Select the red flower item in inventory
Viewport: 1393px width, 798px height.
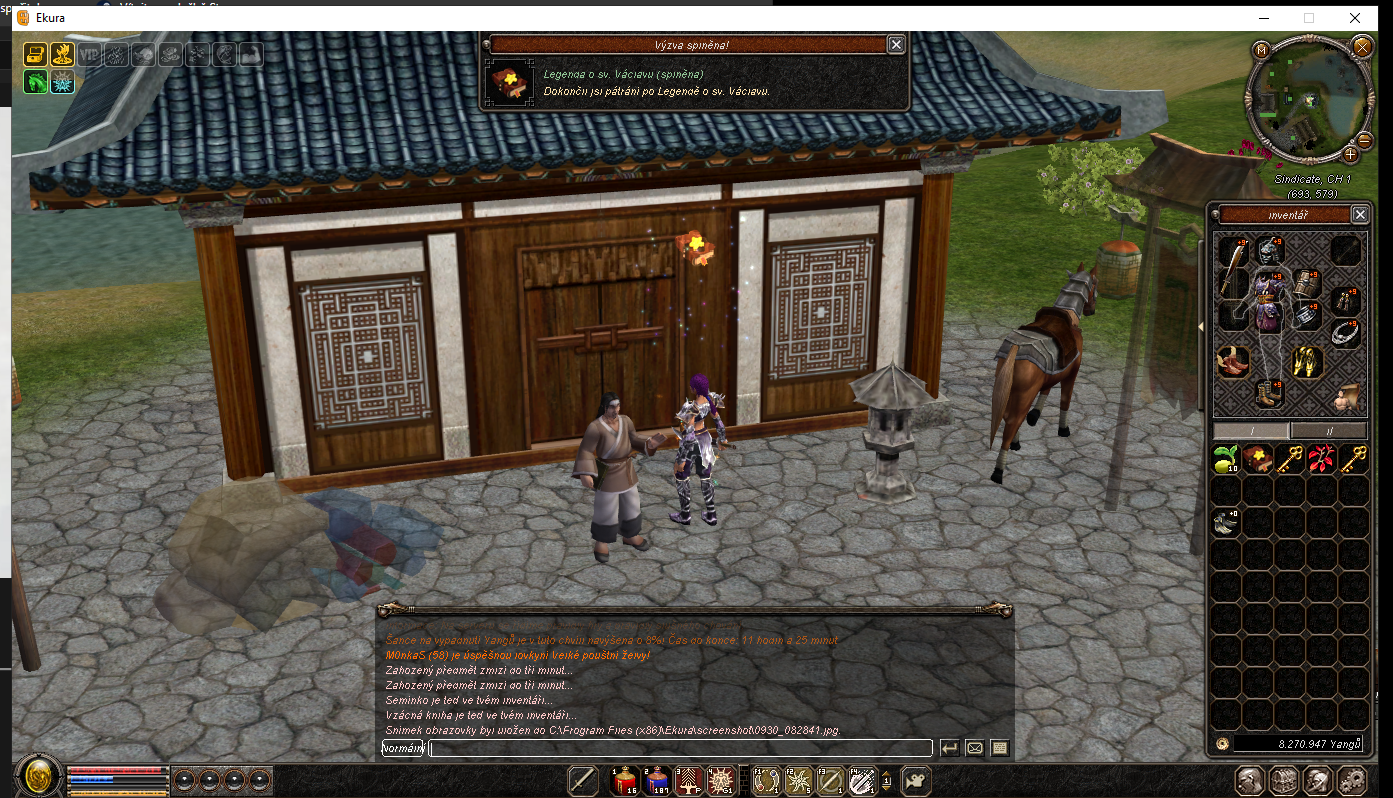click(1322, 459)
